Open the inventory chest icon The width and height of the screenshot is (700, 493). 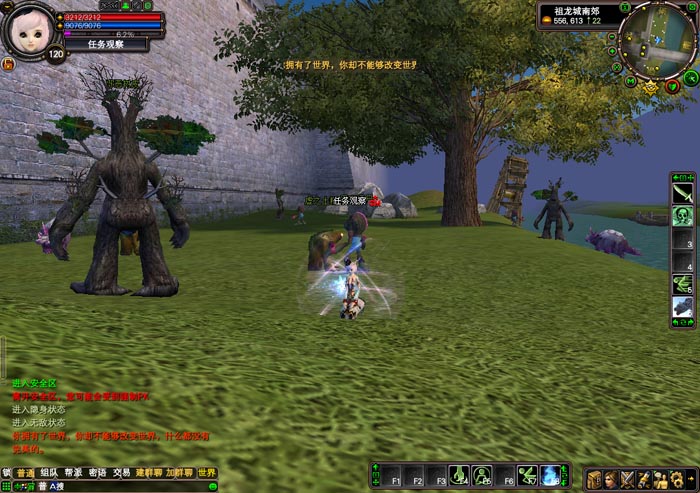(x=594, y=479)
